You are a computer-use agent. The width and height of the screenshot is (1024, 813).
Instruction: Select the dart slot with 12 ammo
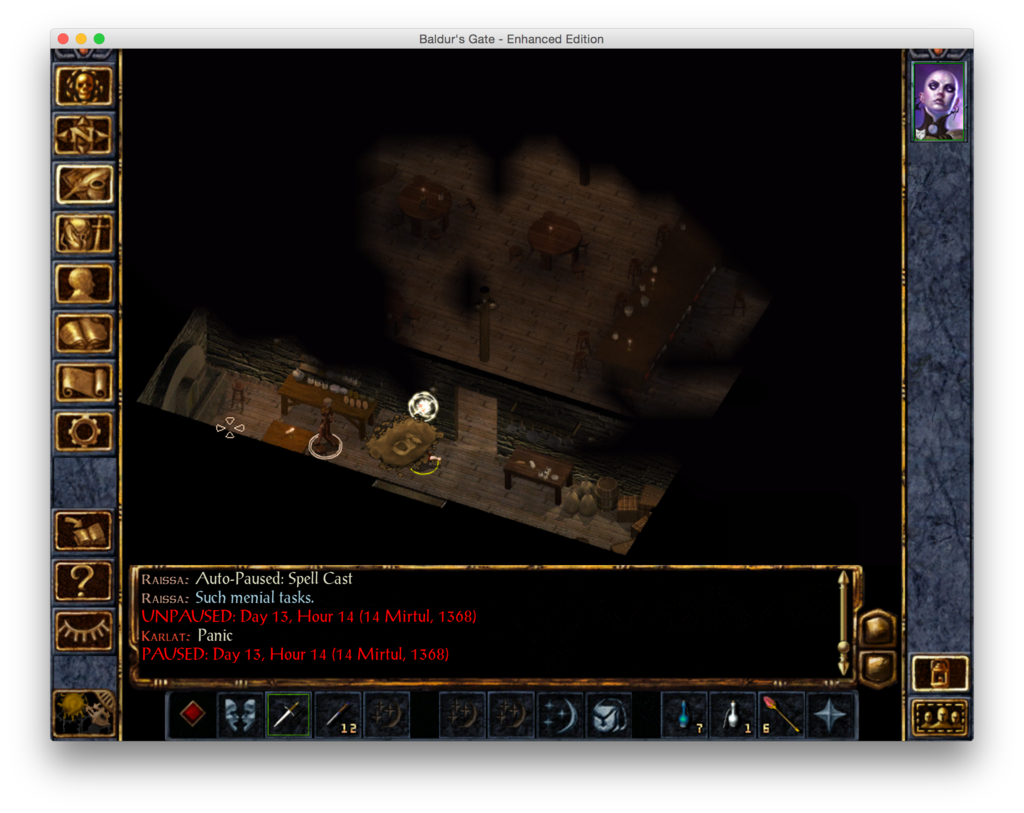[337, 715]
